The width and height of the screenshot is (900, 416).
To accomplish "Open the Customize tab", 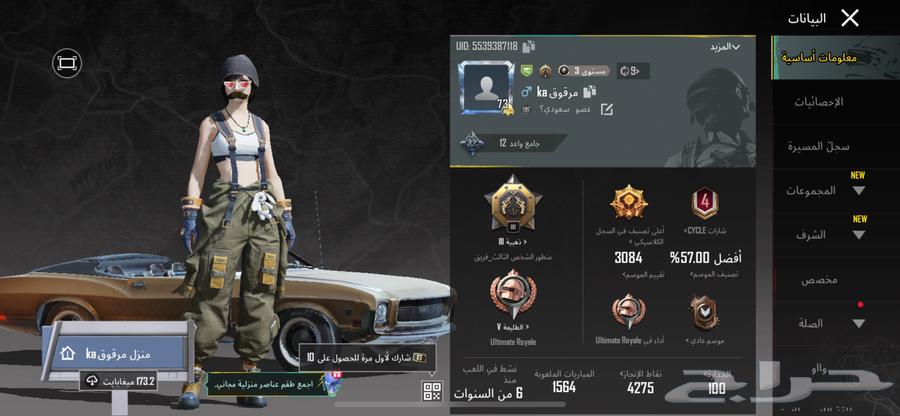I will 818,280.
